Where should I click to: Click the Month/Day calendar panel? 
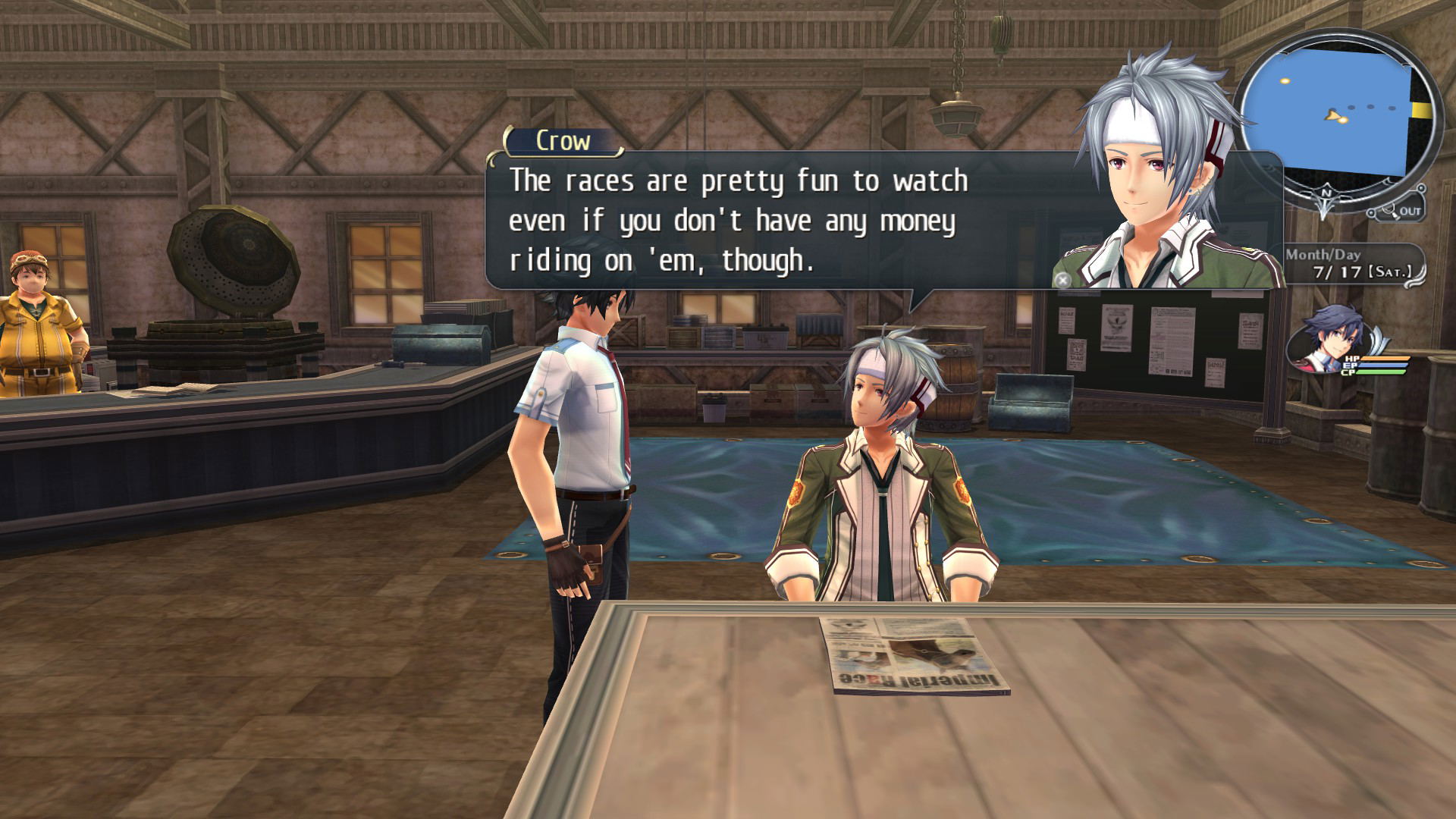click(x=1354, y=264)
